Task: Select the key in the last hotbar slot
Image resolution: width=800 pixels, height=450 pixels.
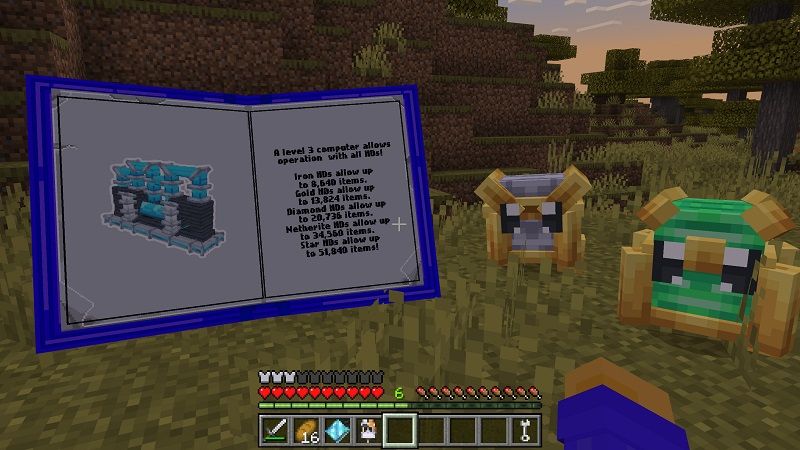Action: point(525,431)
